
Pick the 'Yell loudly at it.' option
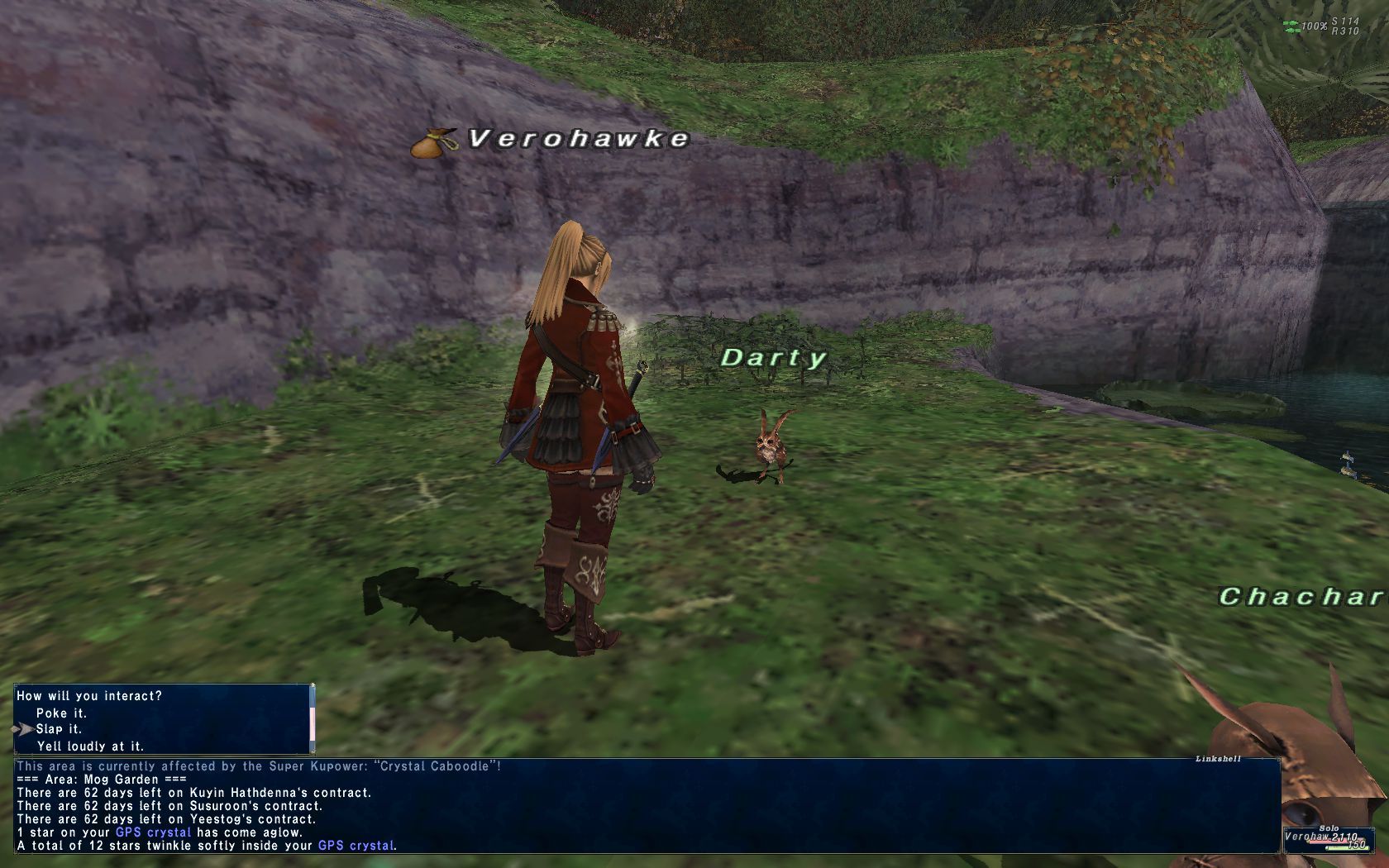click(90, 746)
